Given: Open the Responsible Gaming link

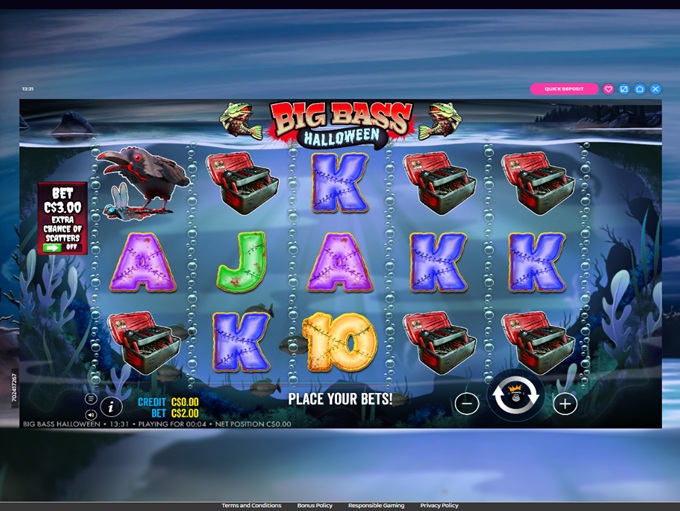Looking at the screenshot, I should pos(378,506).
